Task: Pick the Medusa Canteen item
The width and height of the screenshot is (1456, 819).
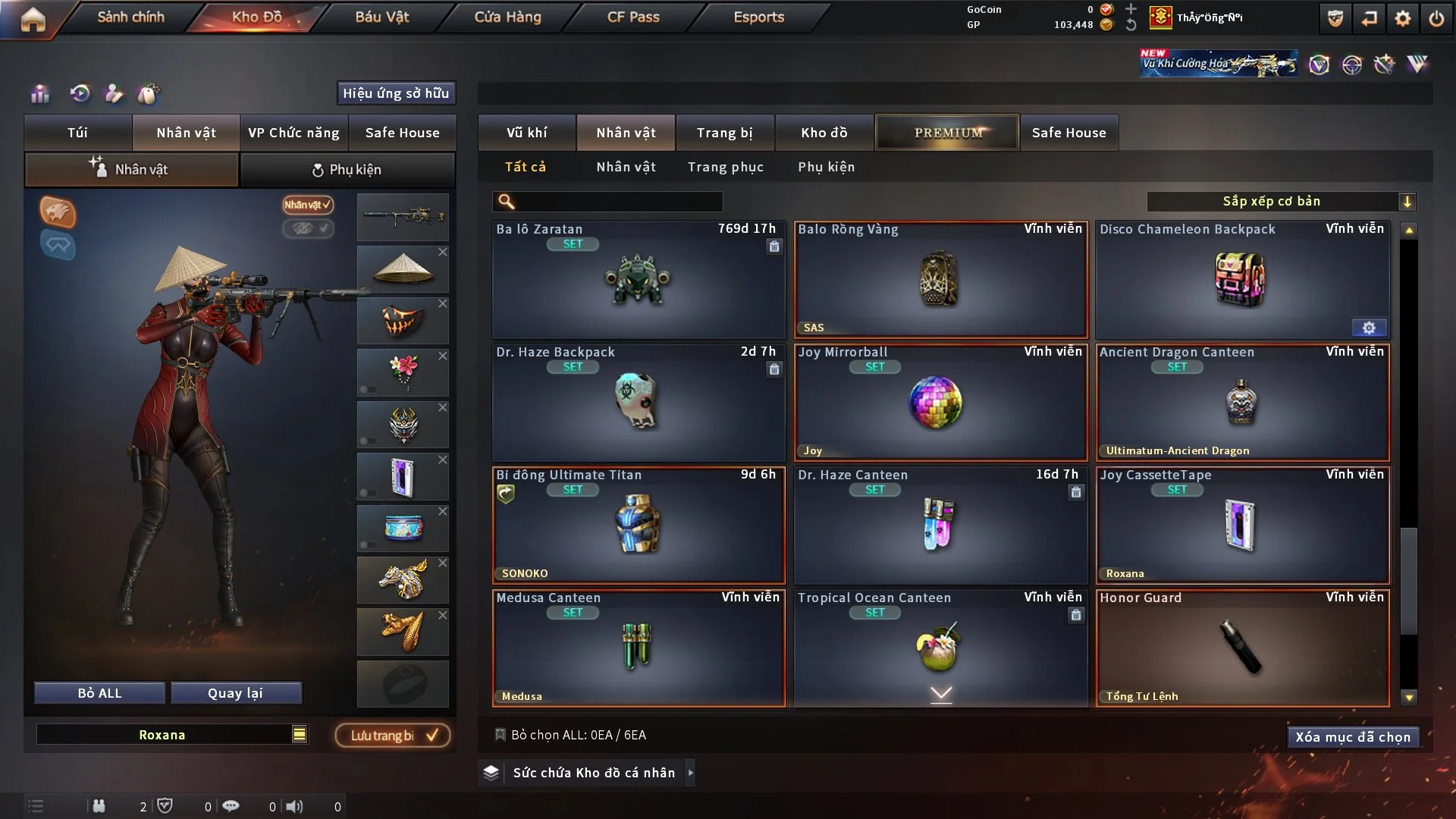Action: point(639,648)
